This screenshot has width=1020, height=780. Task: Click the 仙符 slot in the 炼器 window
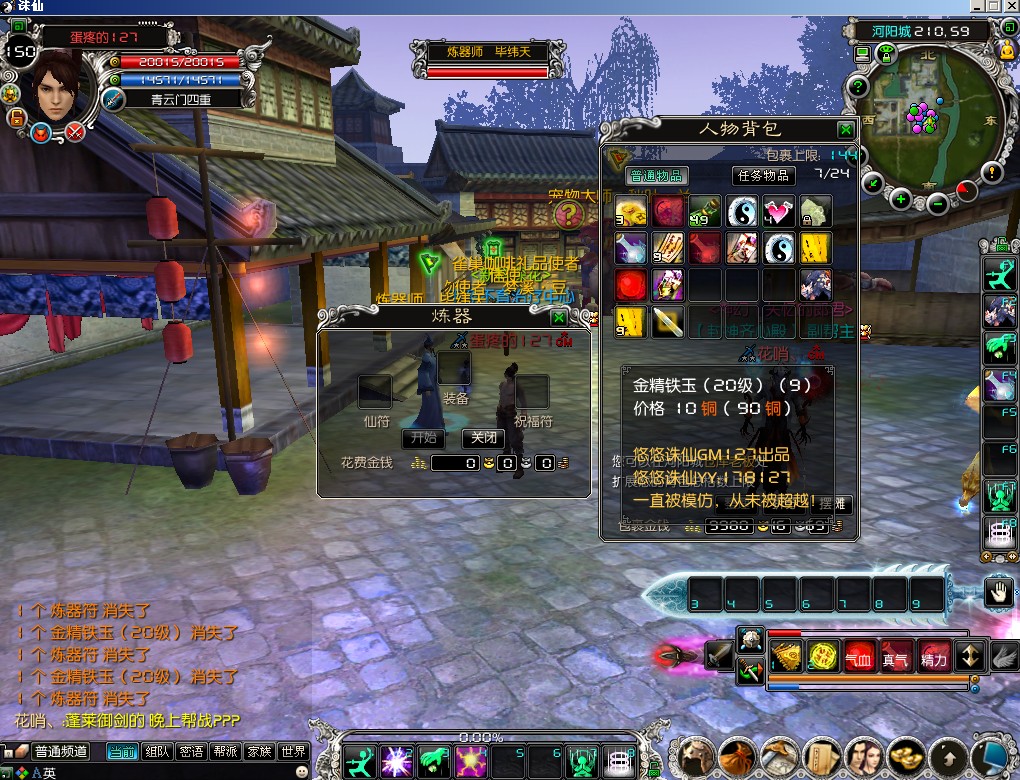point(375,392)
